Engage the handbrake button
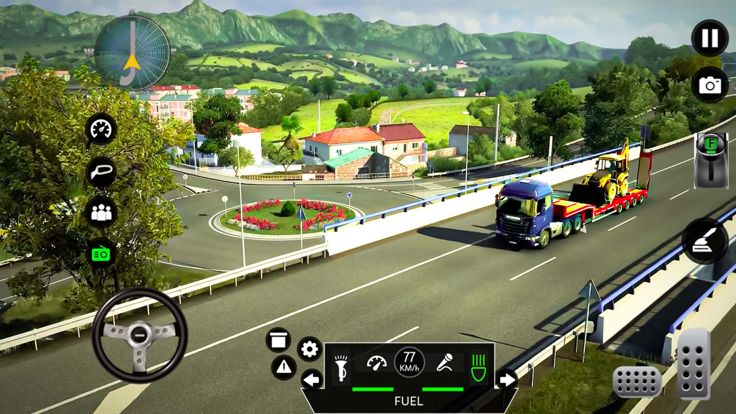Image resolution: width=736 pixels, height=414 pixels. (704, 241)
